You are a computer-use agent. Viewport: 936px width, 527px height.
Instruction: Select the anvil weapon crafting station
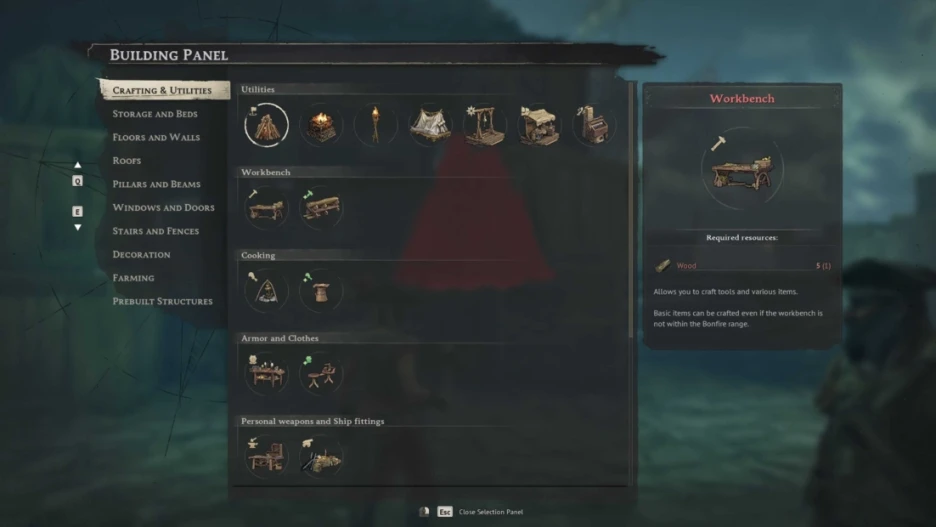(267, 457)
